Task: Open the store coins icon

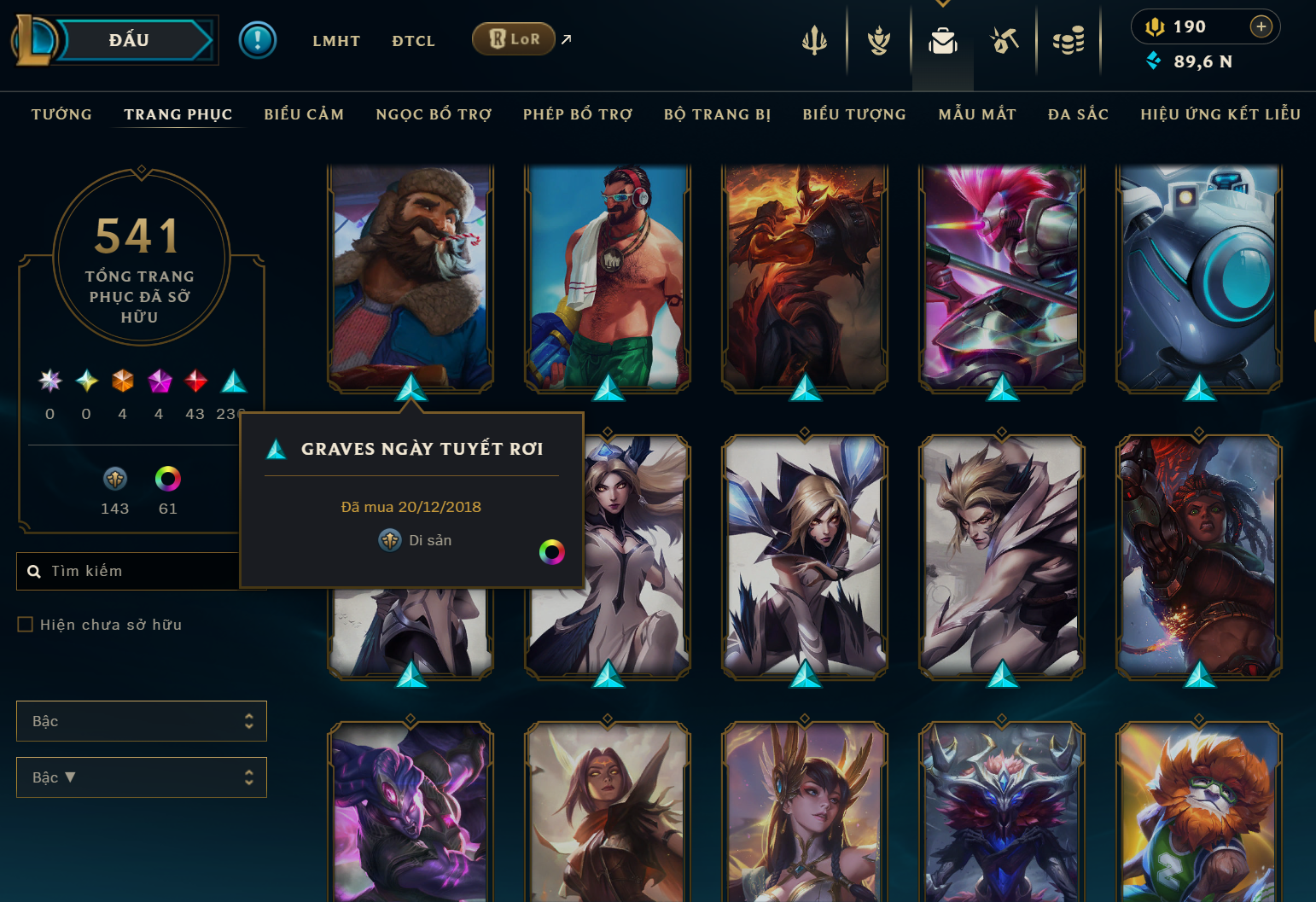Action: [1069, 40]
